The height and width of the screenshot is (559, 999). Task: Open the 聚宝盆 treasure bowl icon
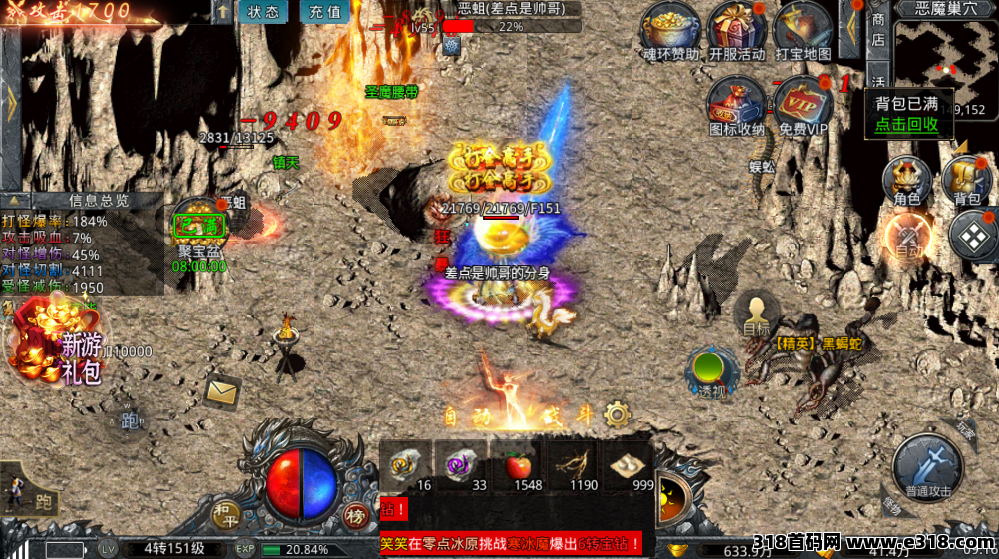(198, 230)
